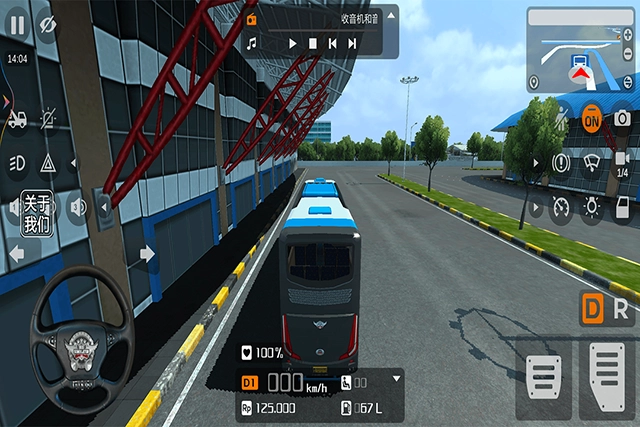Stop the radio playback

(312, 44)
